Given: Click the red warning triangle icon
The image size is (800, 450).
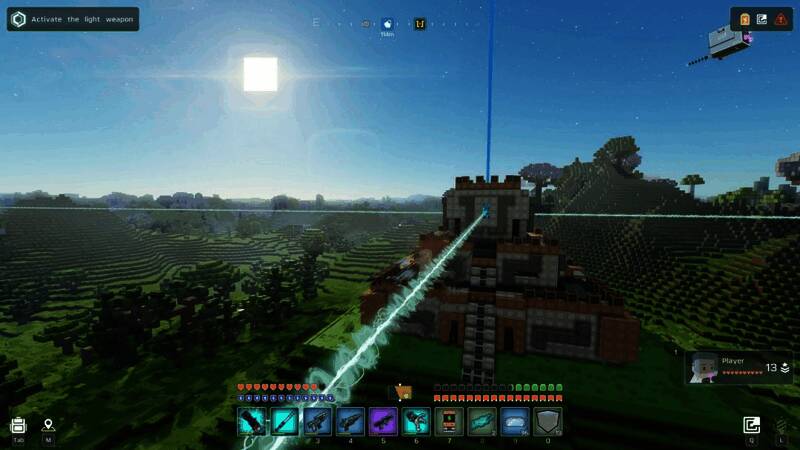Looking at the screenshot, I should pyautogui.click(x=780, y=19).
